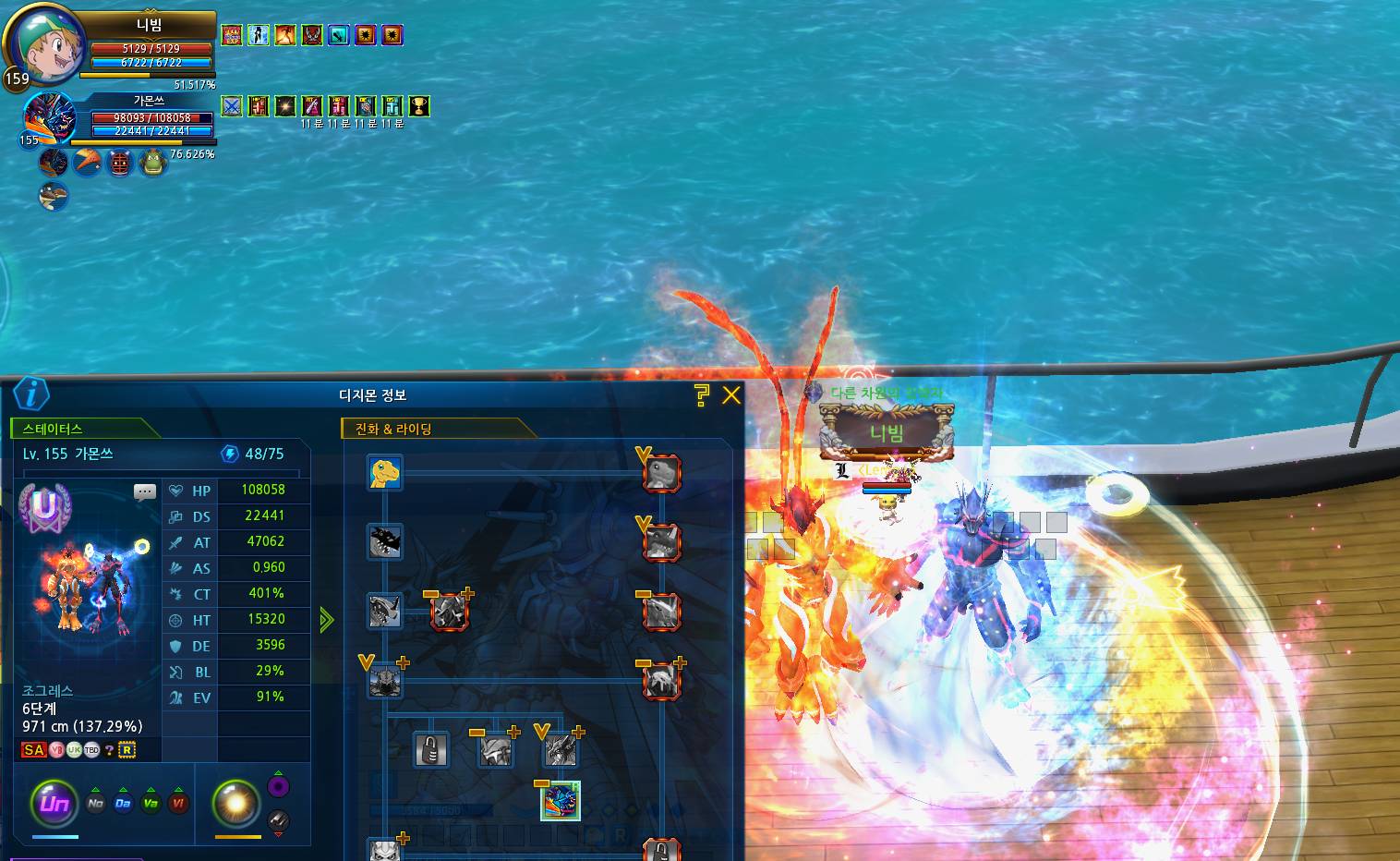Click the padlock locked evolution slot
This screenshot has height=861, width=1400.
(430, 750)
